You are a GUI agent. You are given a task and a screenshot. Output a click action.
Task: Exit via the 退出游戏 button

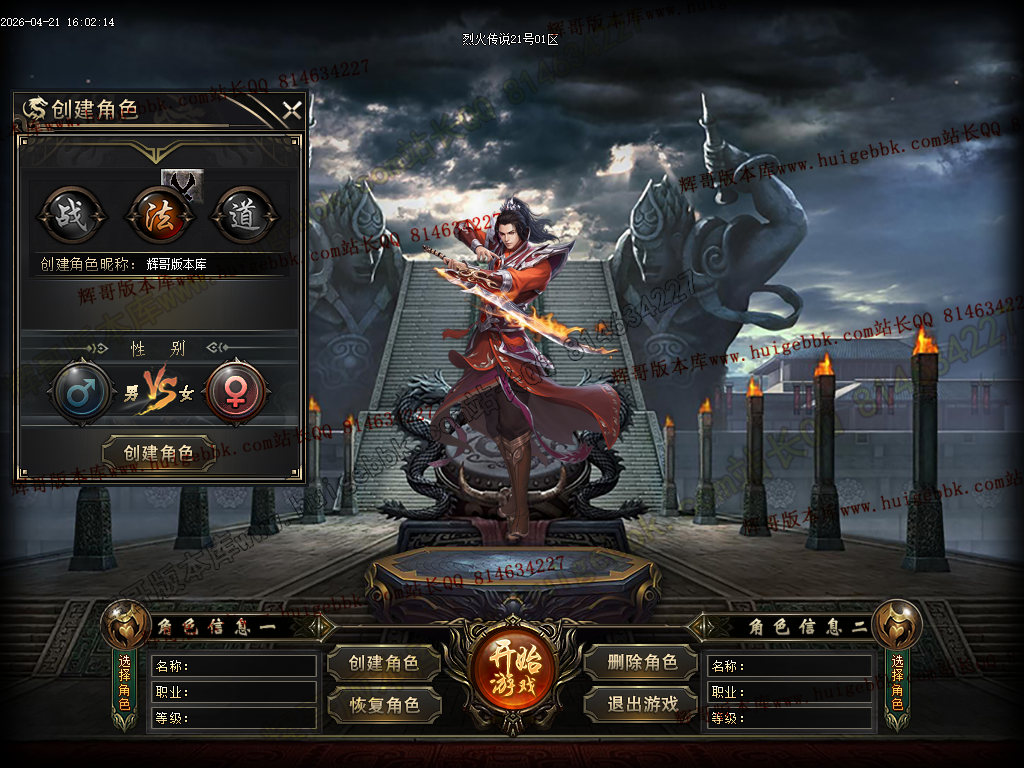[641, 704]
